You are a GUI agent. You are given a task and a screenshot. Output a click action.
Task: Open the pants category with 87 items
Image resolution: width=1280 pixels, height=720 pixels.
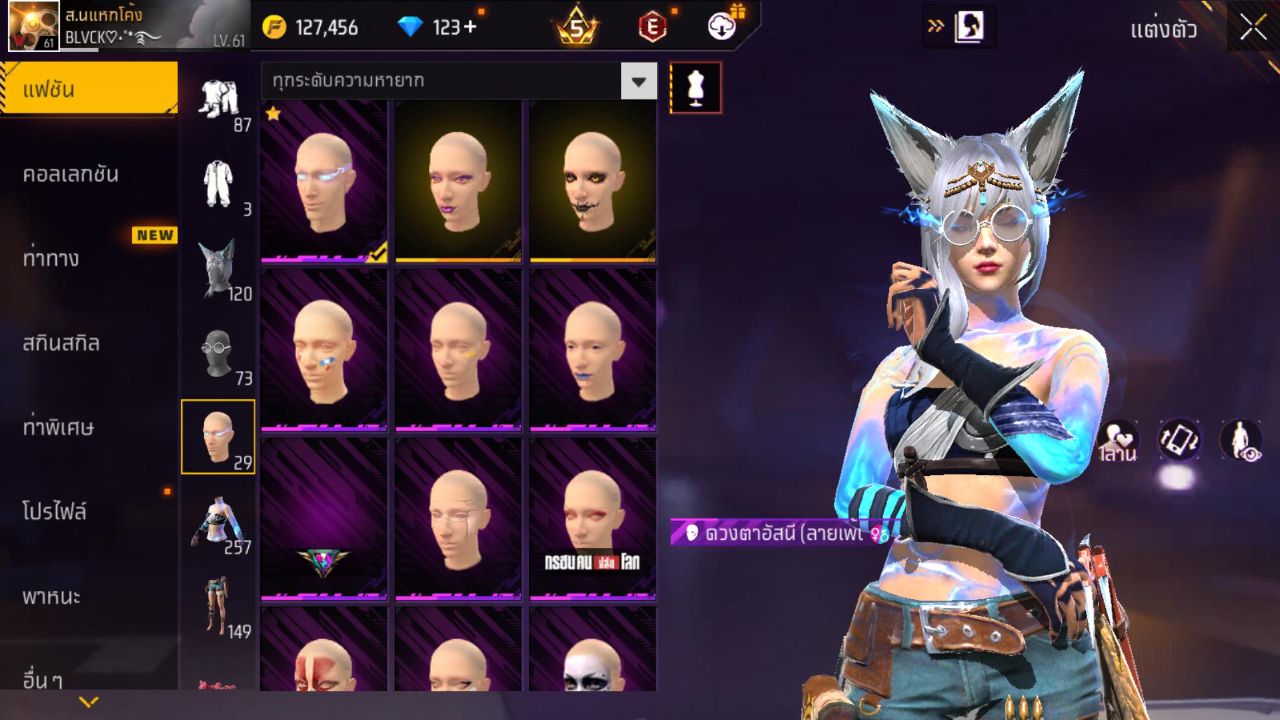coord(219,100)
